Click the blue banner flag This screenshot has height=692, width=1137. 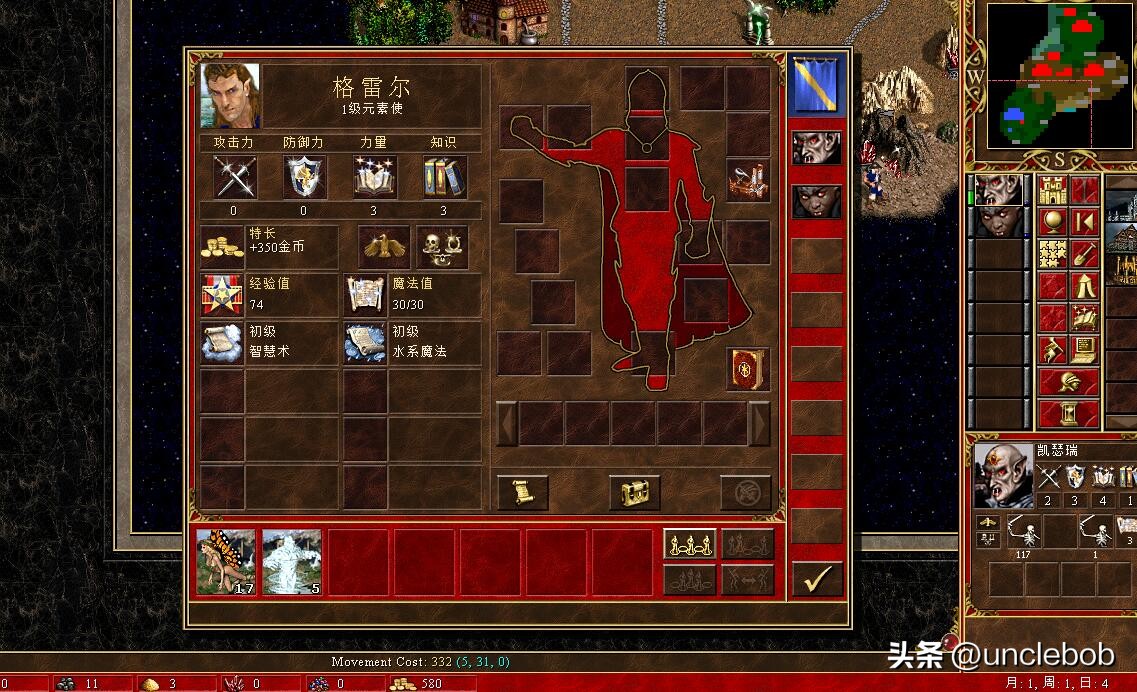point(816,85)
